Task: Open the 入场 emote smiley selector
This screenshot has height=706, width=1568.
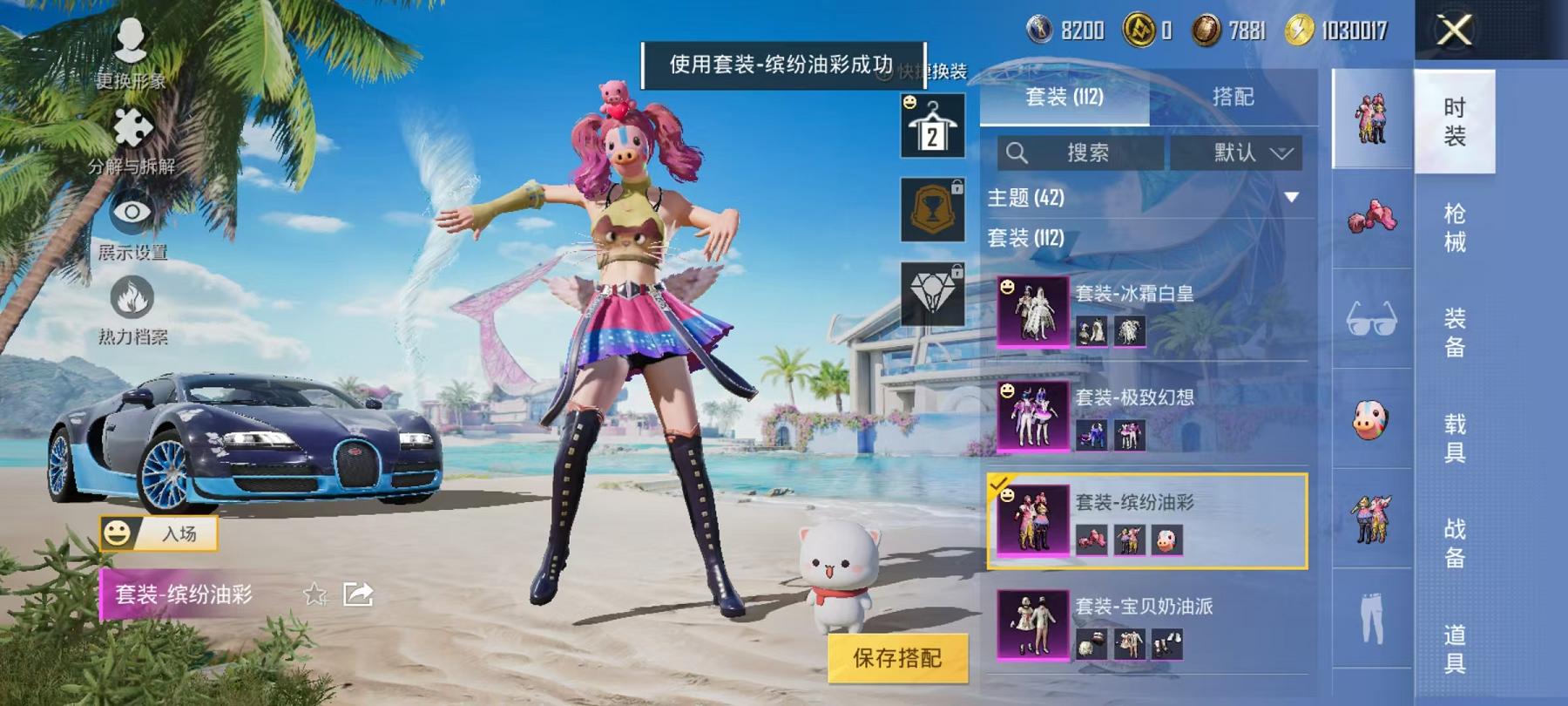Action: 118,535
